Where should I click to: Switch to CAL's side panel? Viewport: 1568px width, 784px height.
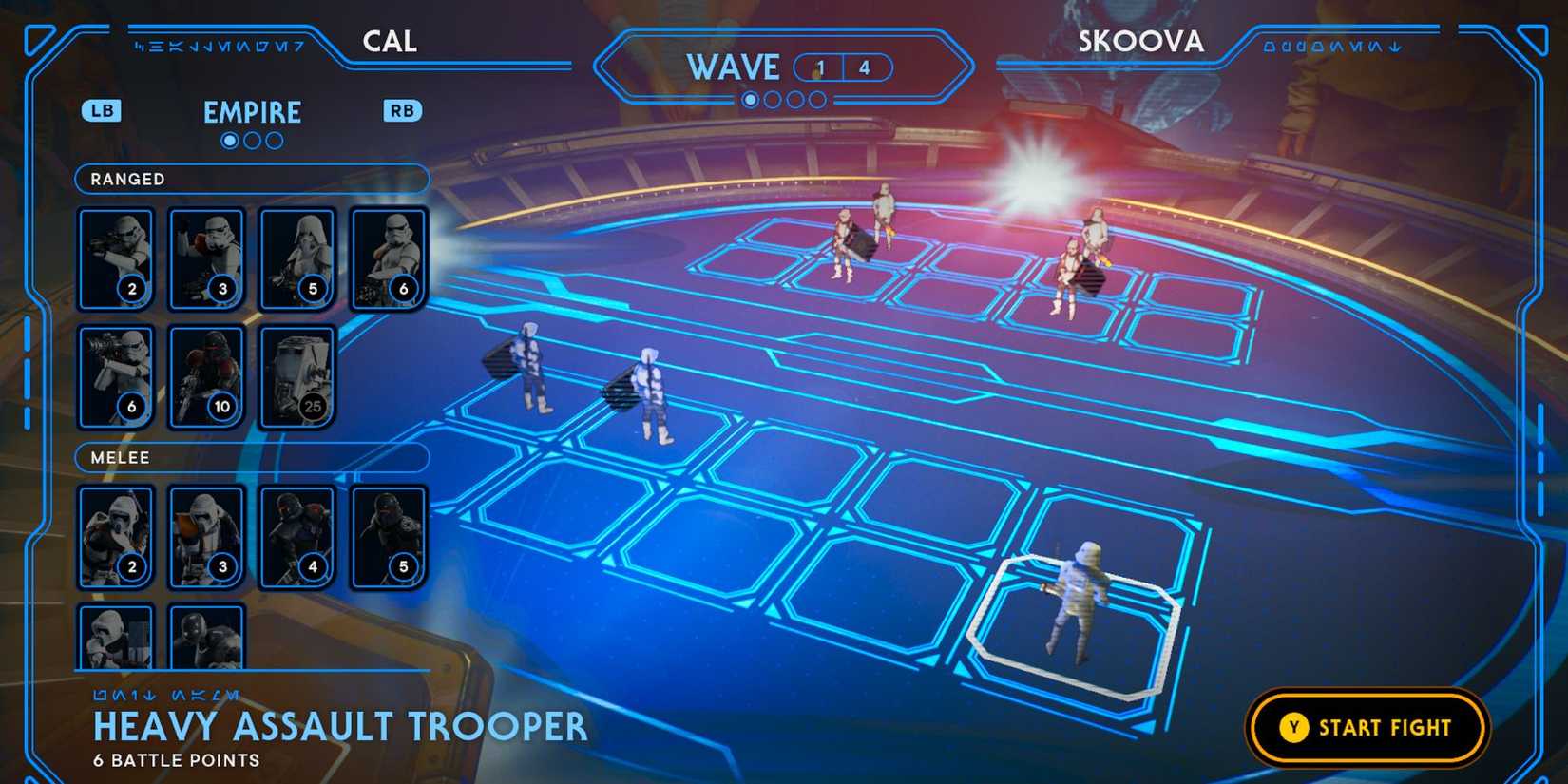pos(390,41)
